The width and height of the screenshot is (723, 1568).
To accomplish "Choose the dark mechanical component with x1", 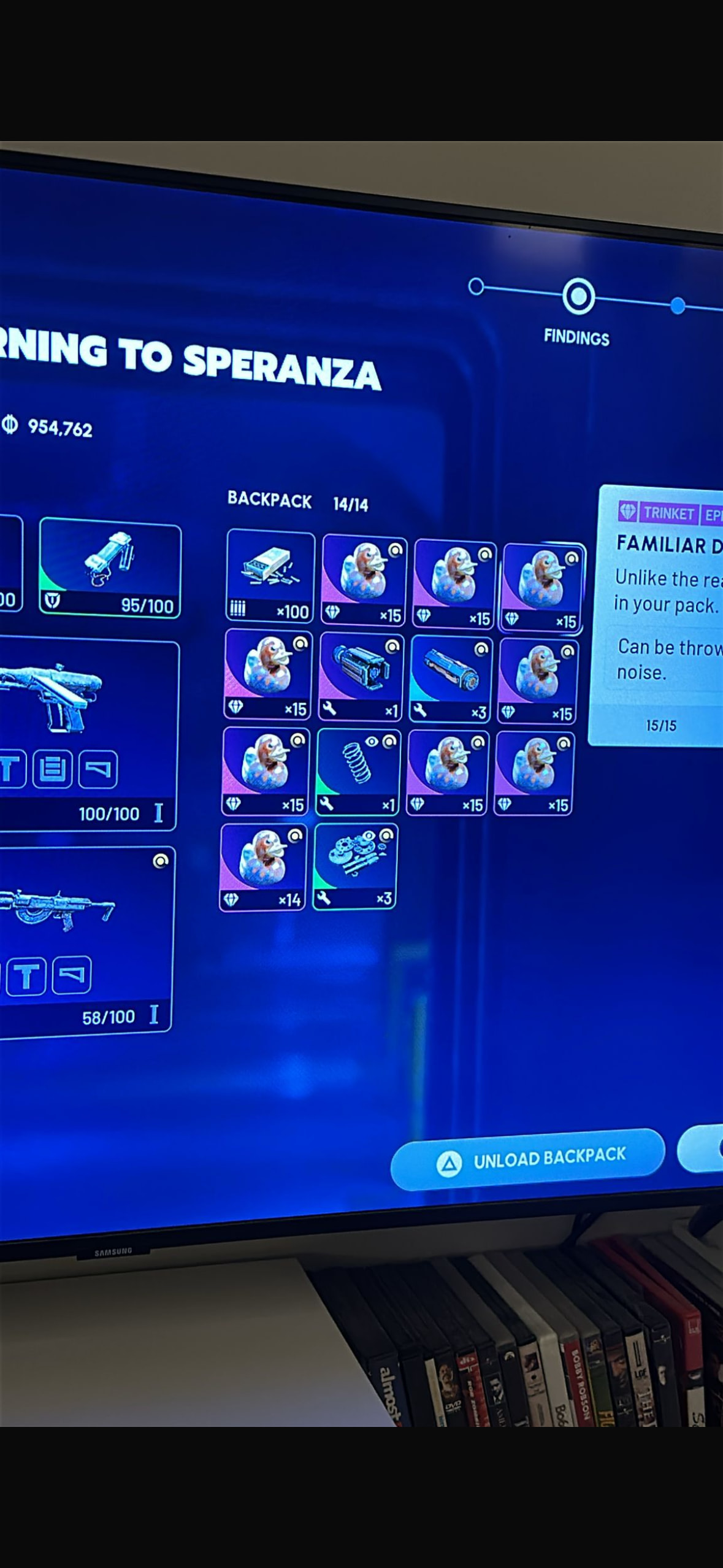I will pyautogui.click(x=361, y=675).
